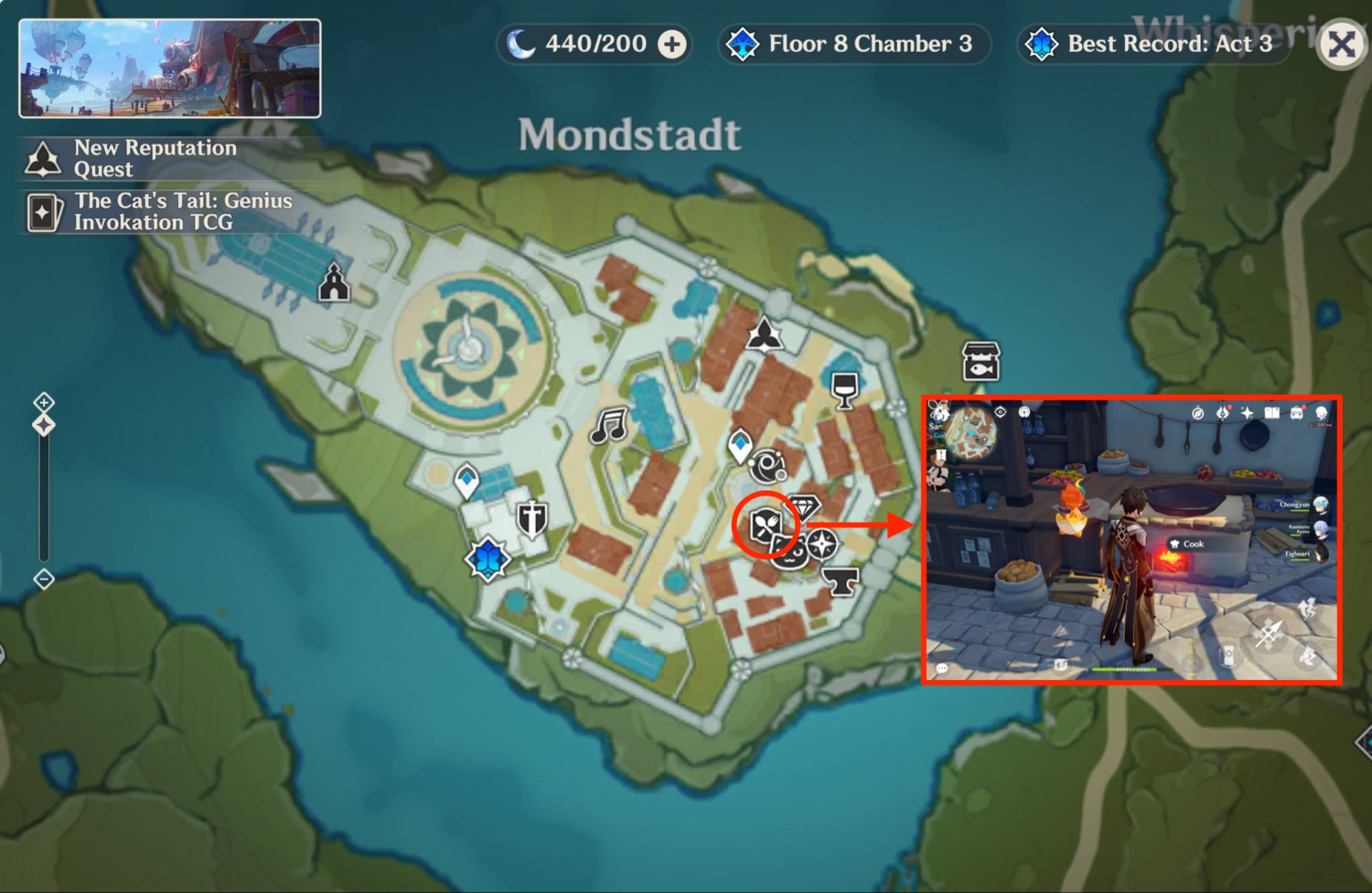The width and height of the screenshot is (1372, 893).
Task: Click the region preview thumbnail
Action: [x=170, y=69]
